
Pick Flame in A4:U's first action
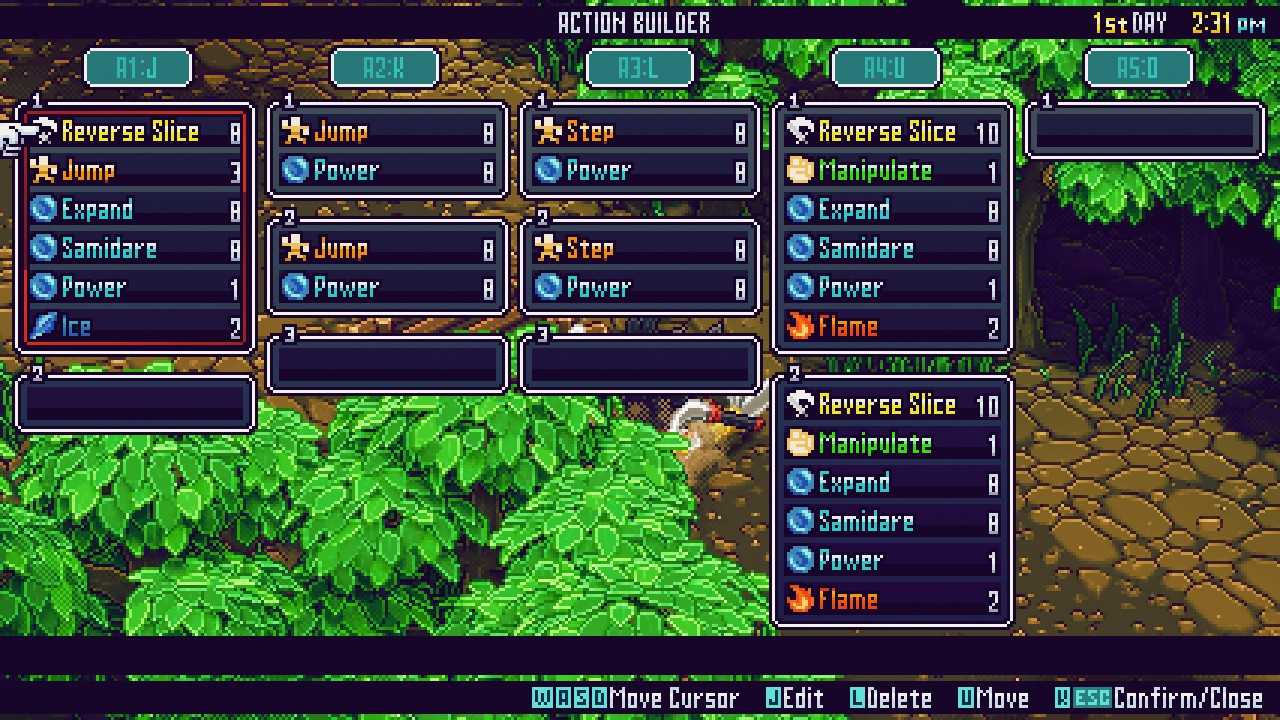pyautogui.click(x=892, y=327)
